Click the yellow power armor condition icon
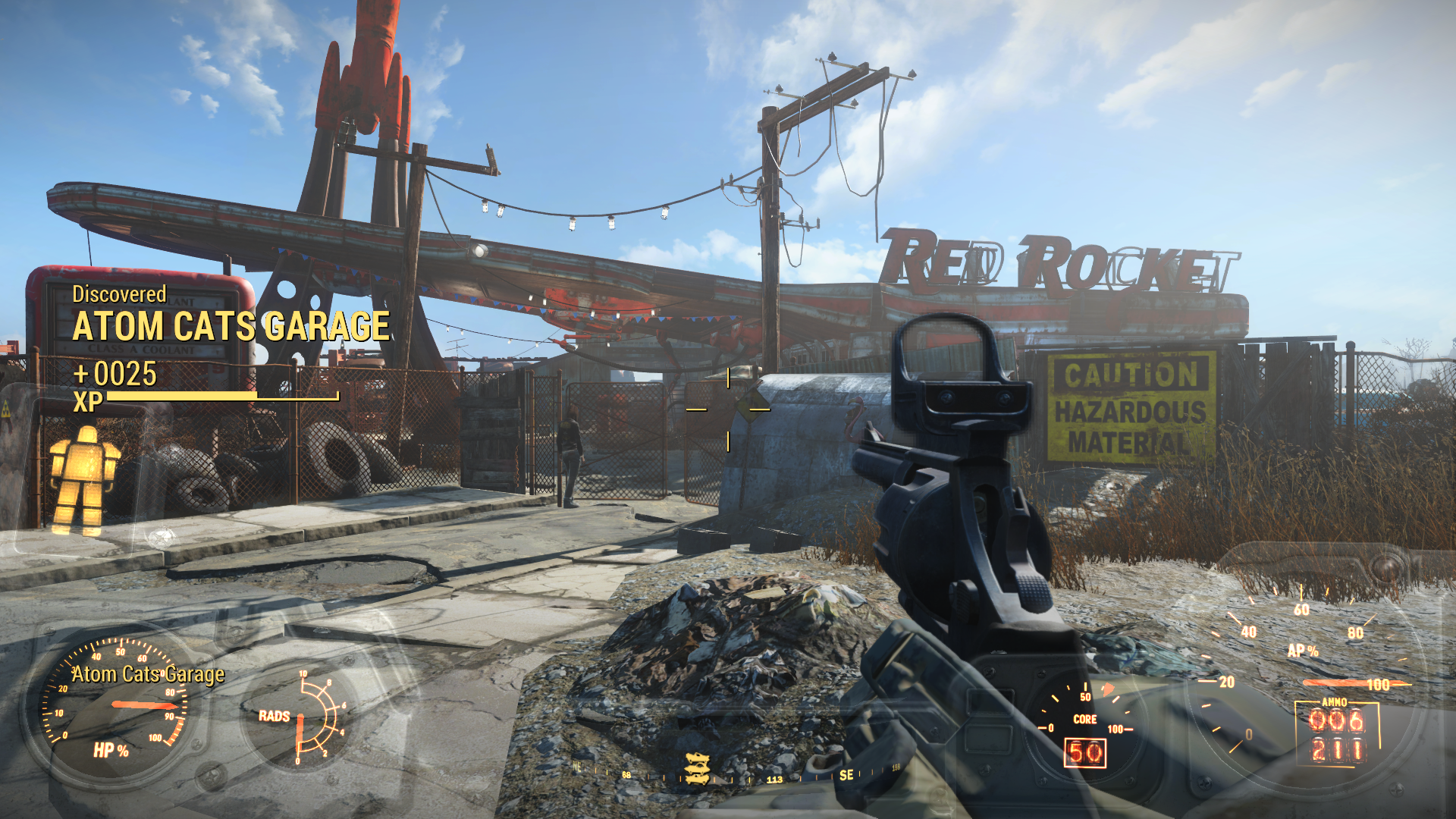 (83, 480)
